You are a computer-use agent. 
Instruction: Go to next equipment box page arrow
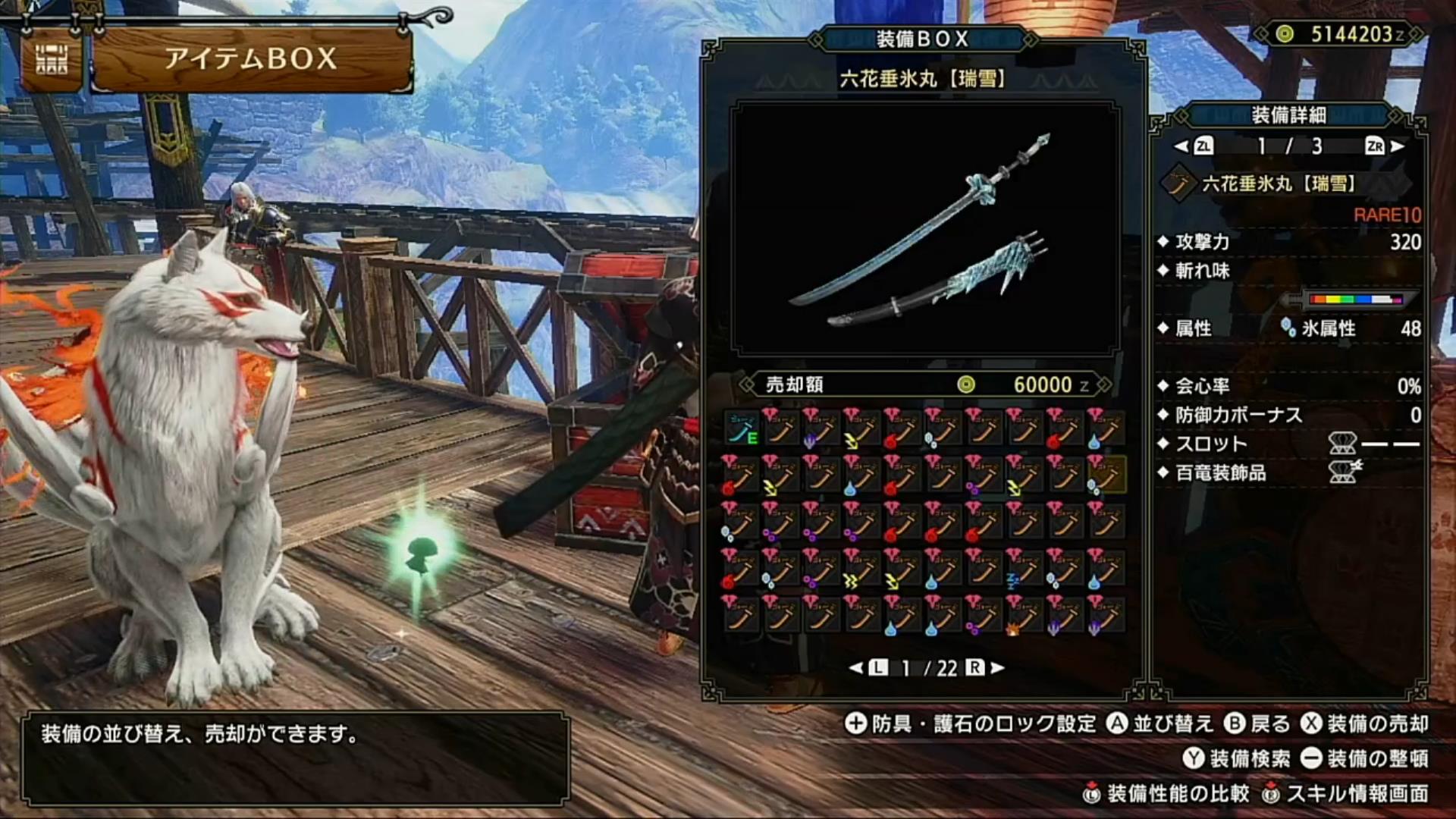coord(998,667)
